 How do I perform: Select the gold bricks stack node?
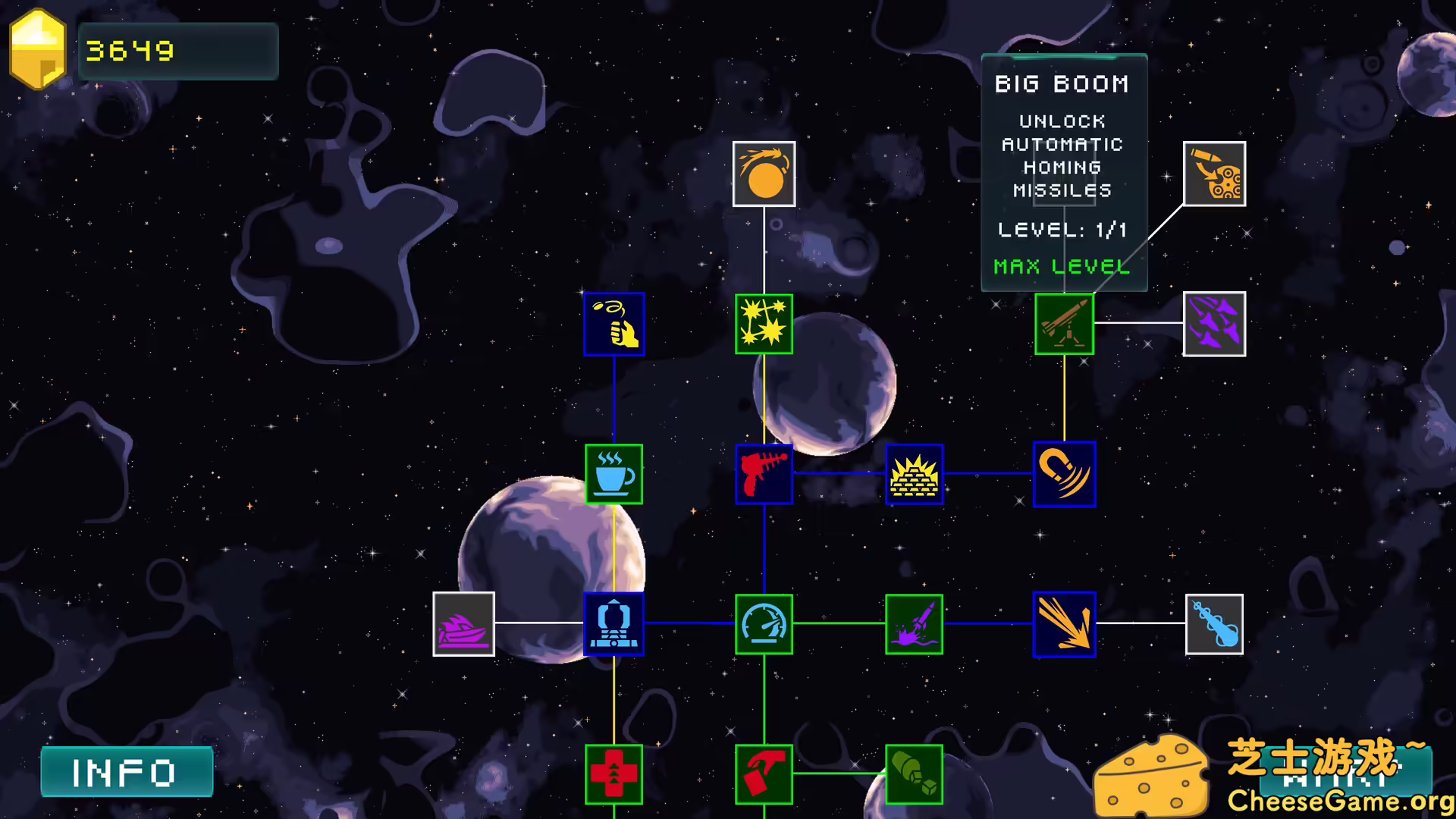[x=914, y=474]
